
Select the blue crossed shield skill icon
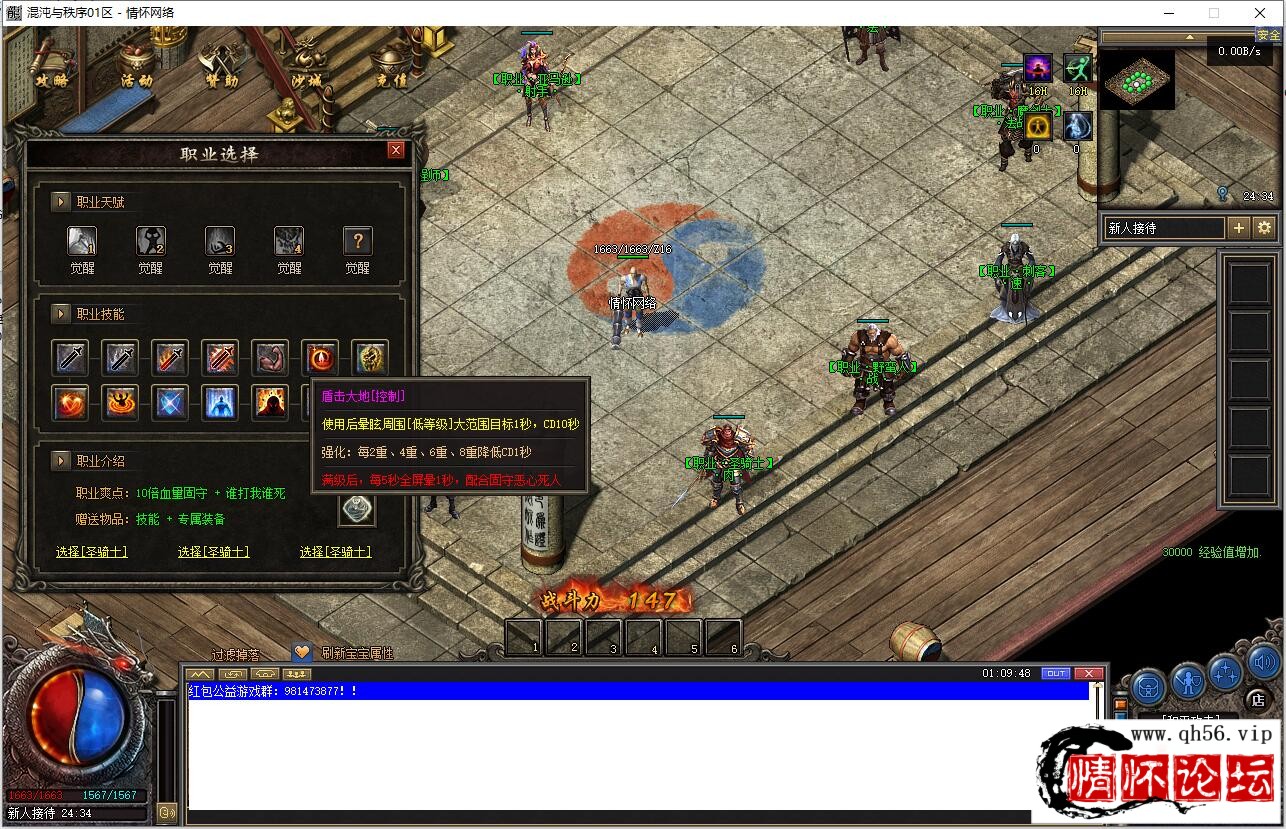coord(170,402)
